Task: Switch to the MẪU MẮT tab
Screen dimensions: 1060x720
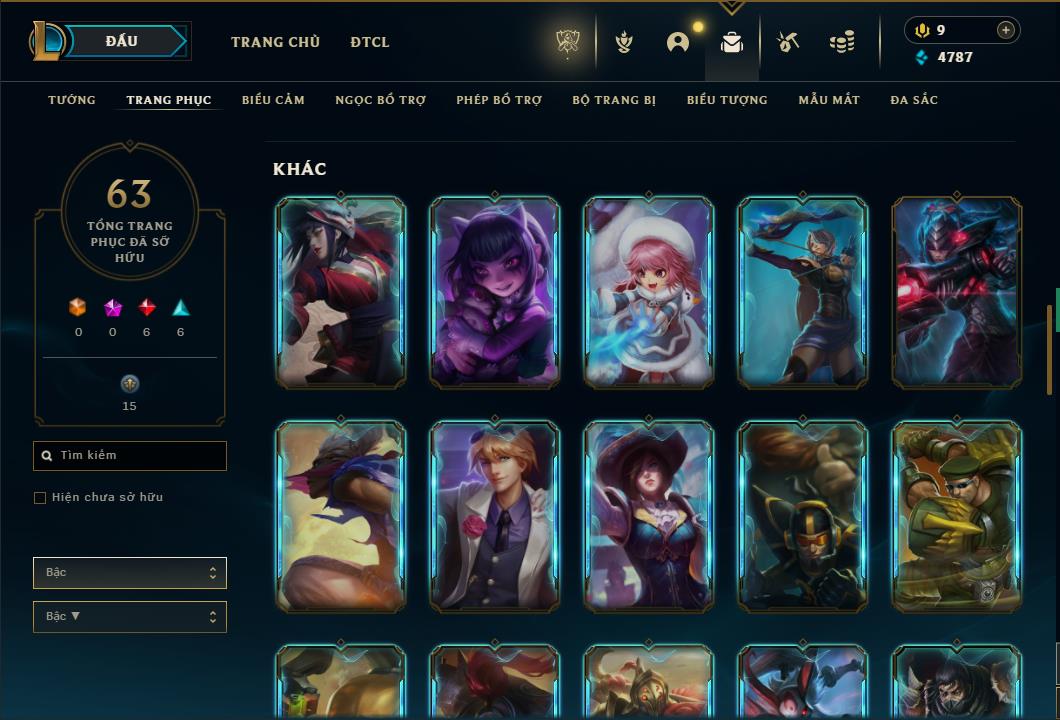Action: click(x=829, y=100)
